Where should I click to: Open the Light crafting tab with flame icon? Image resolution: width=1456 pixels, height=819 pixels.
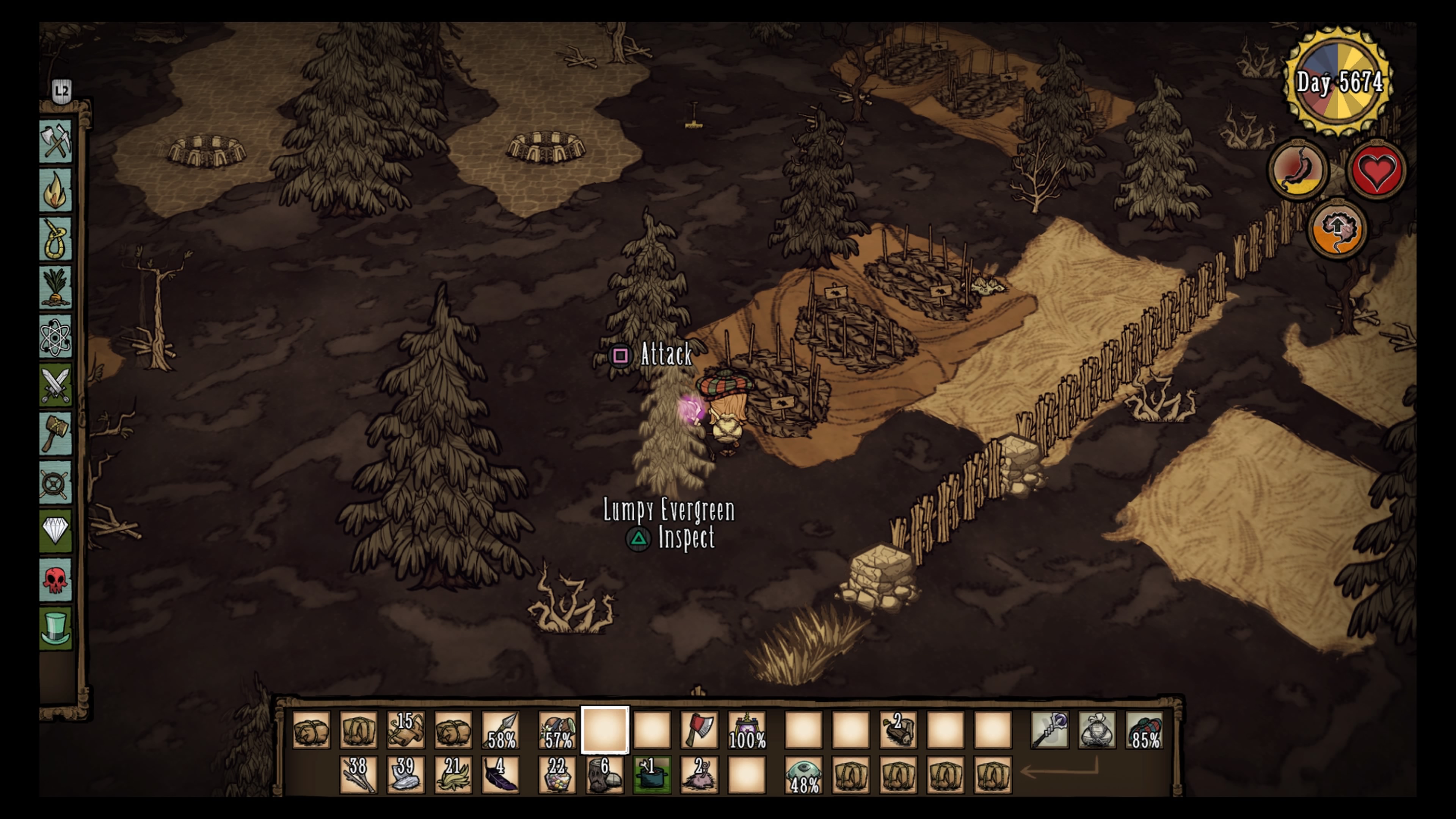coord(55,190)
